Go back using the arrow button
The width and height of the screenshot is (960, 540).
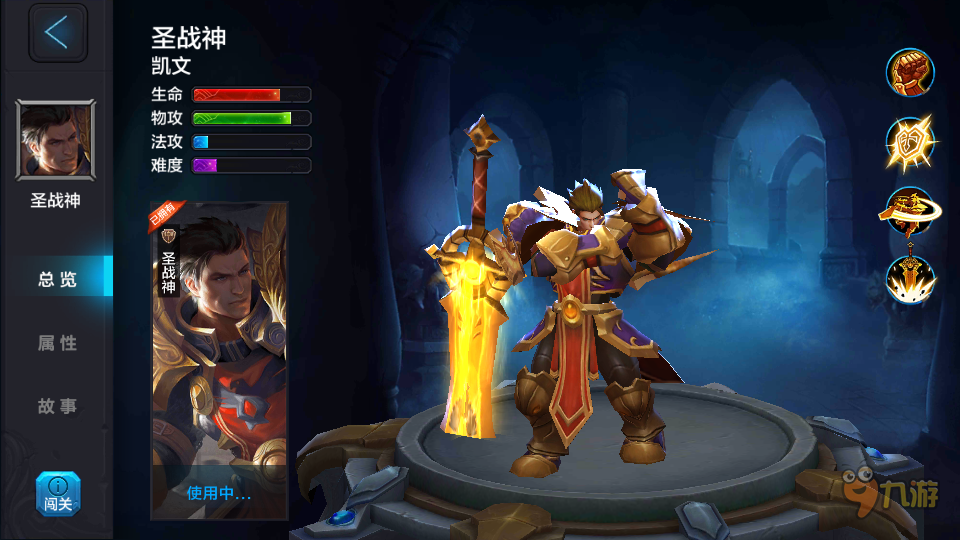[x=57, y=33]
